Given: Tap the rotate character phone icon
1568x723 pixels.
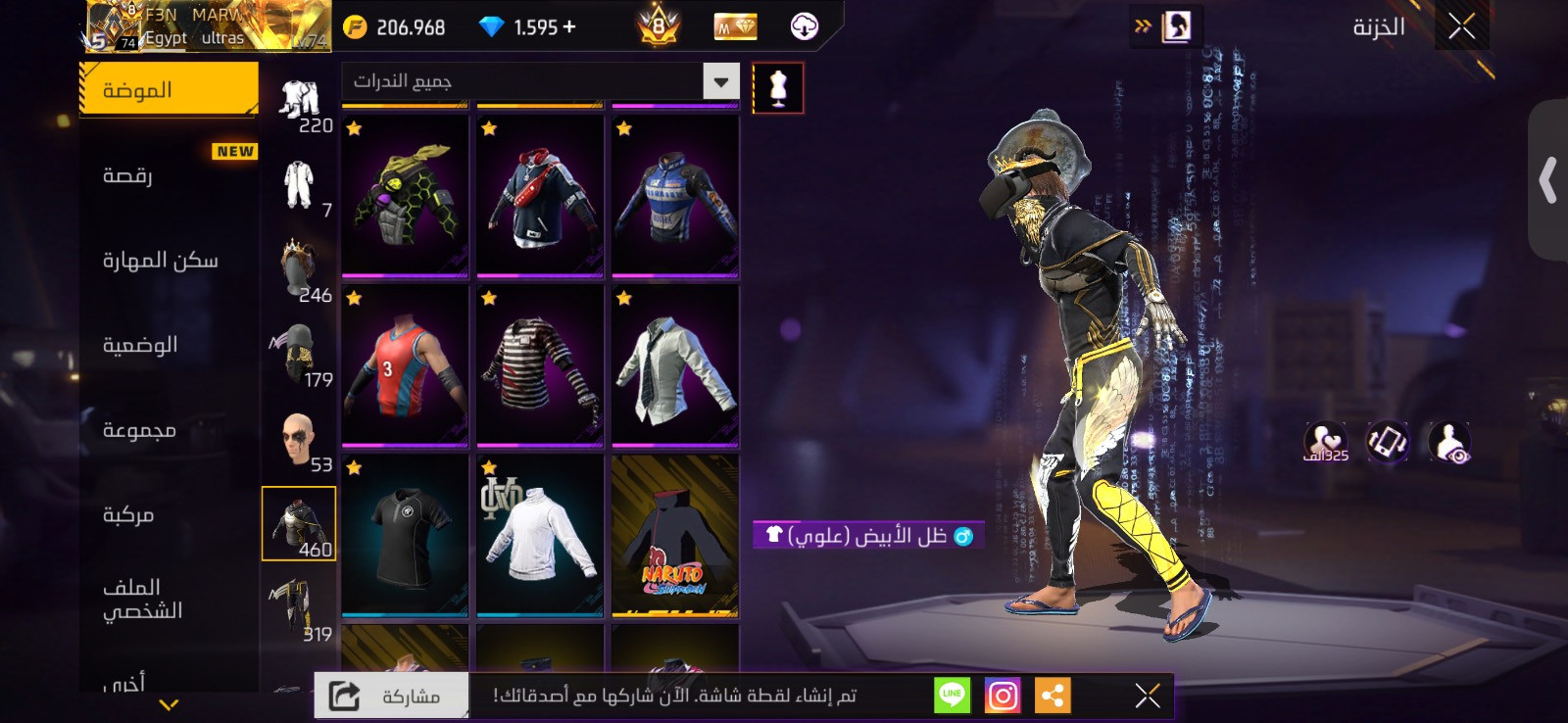Looking at the screenshot, I should [1385, 440].
